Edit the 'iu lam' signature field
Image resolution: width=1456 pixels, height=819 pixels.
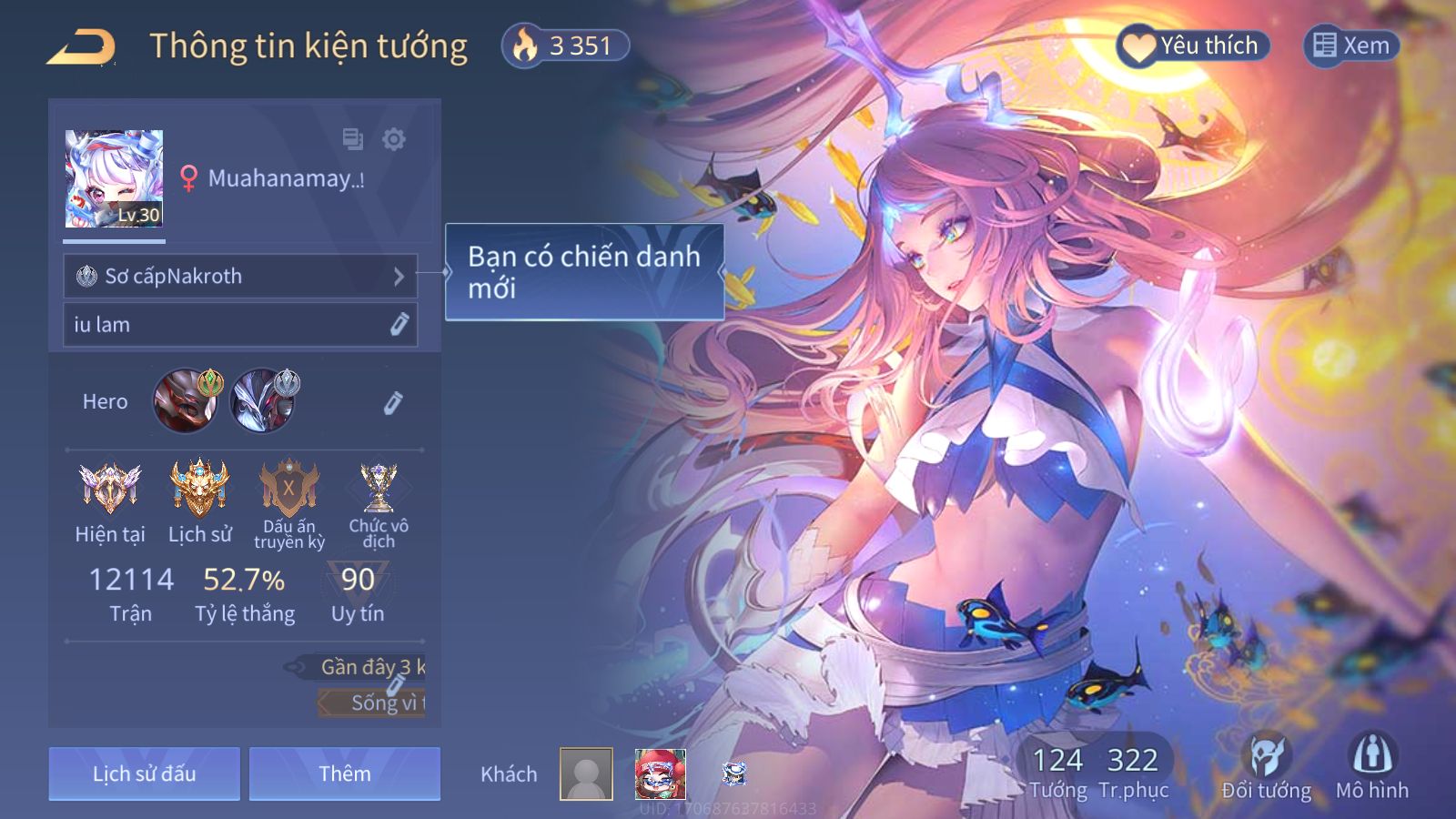click(x=399, y=325)
